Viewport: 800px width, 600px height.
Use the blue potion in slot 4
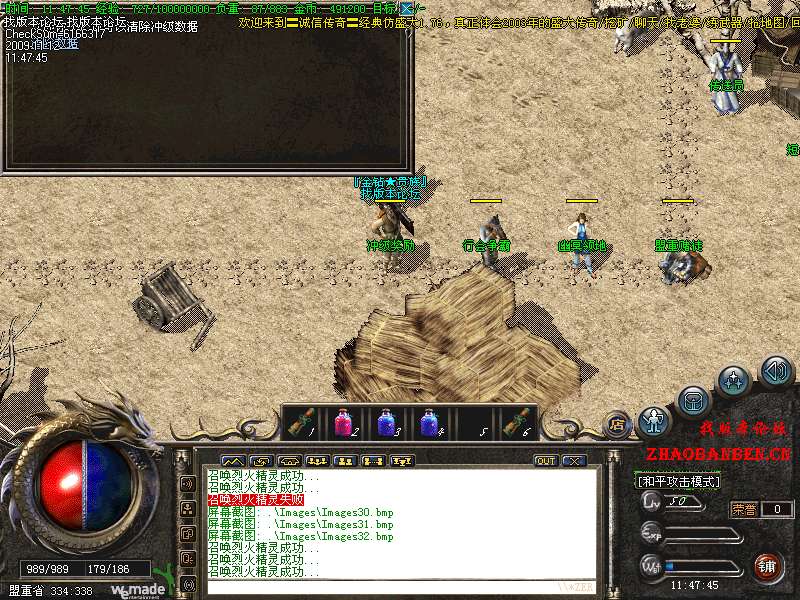[x=429, y=423]
